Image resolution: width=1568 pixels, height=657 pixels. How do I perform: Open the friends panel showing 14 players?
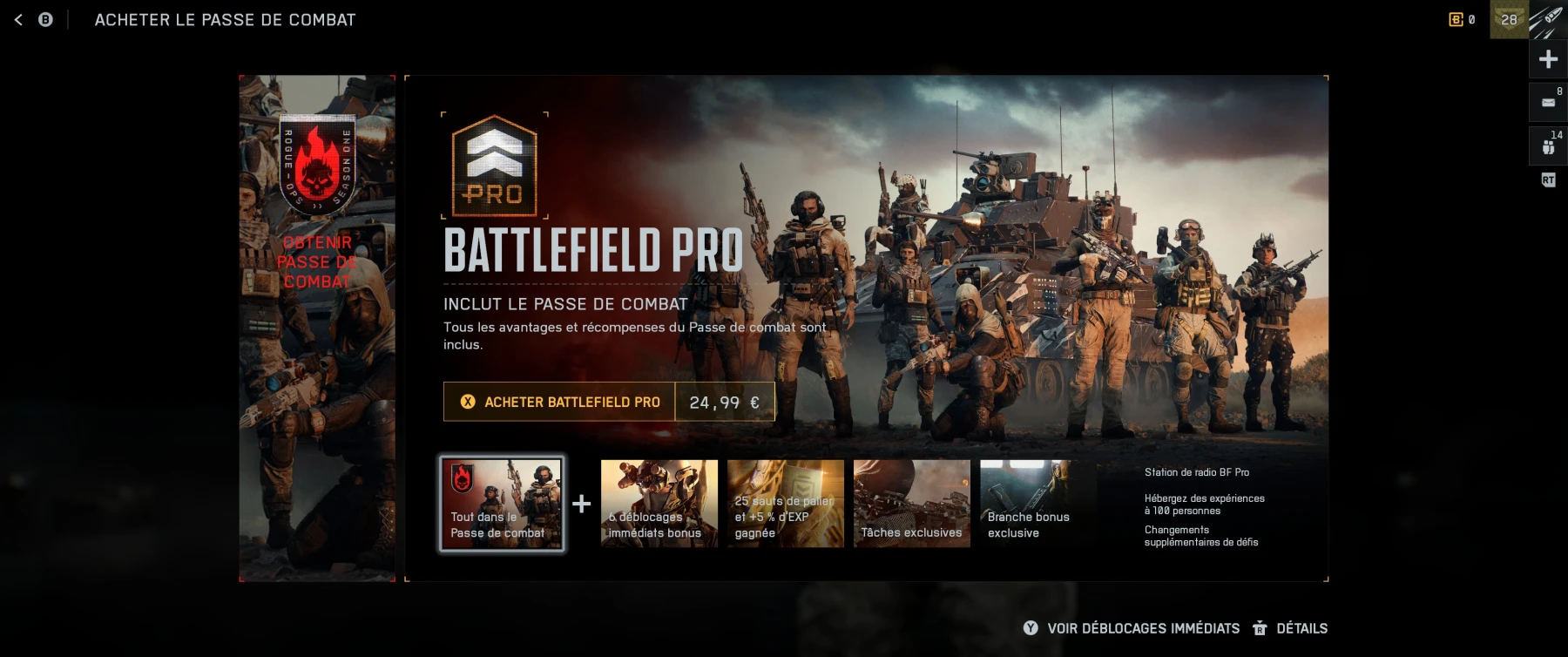point(1548,144)
